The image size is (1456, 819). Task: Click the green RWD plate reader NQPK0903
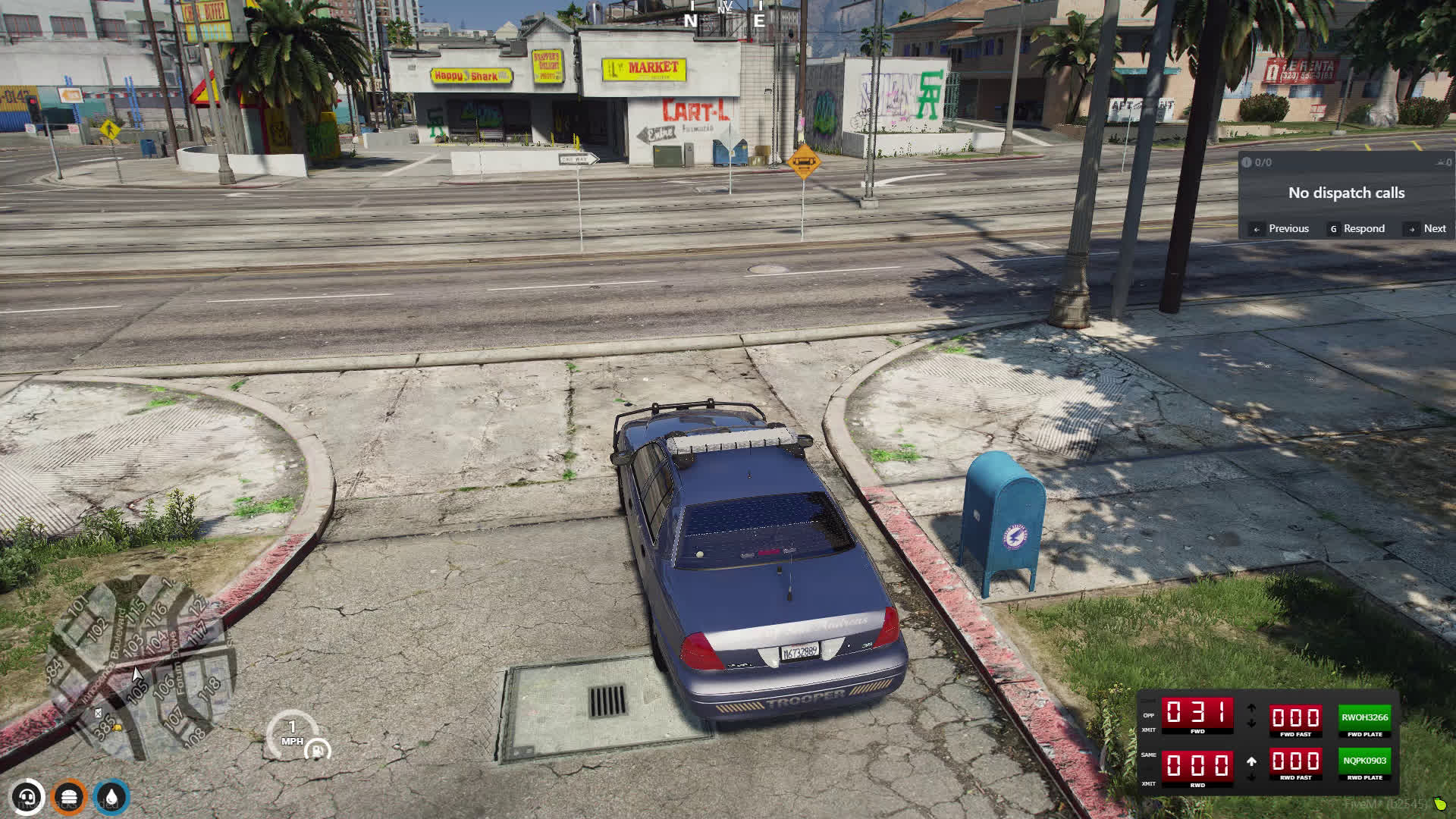(x=1364, y=761)
